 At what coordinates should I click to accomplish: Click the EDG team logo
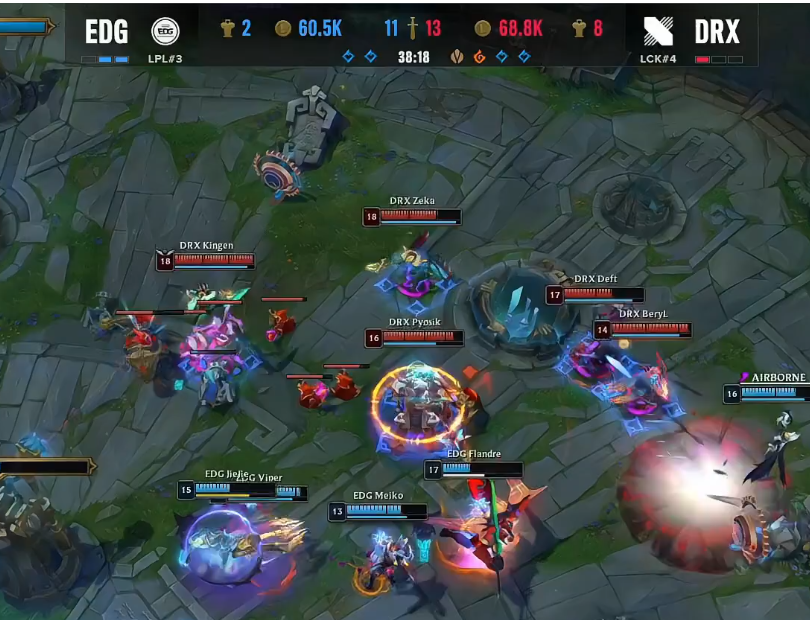click(x=165, y=31)
